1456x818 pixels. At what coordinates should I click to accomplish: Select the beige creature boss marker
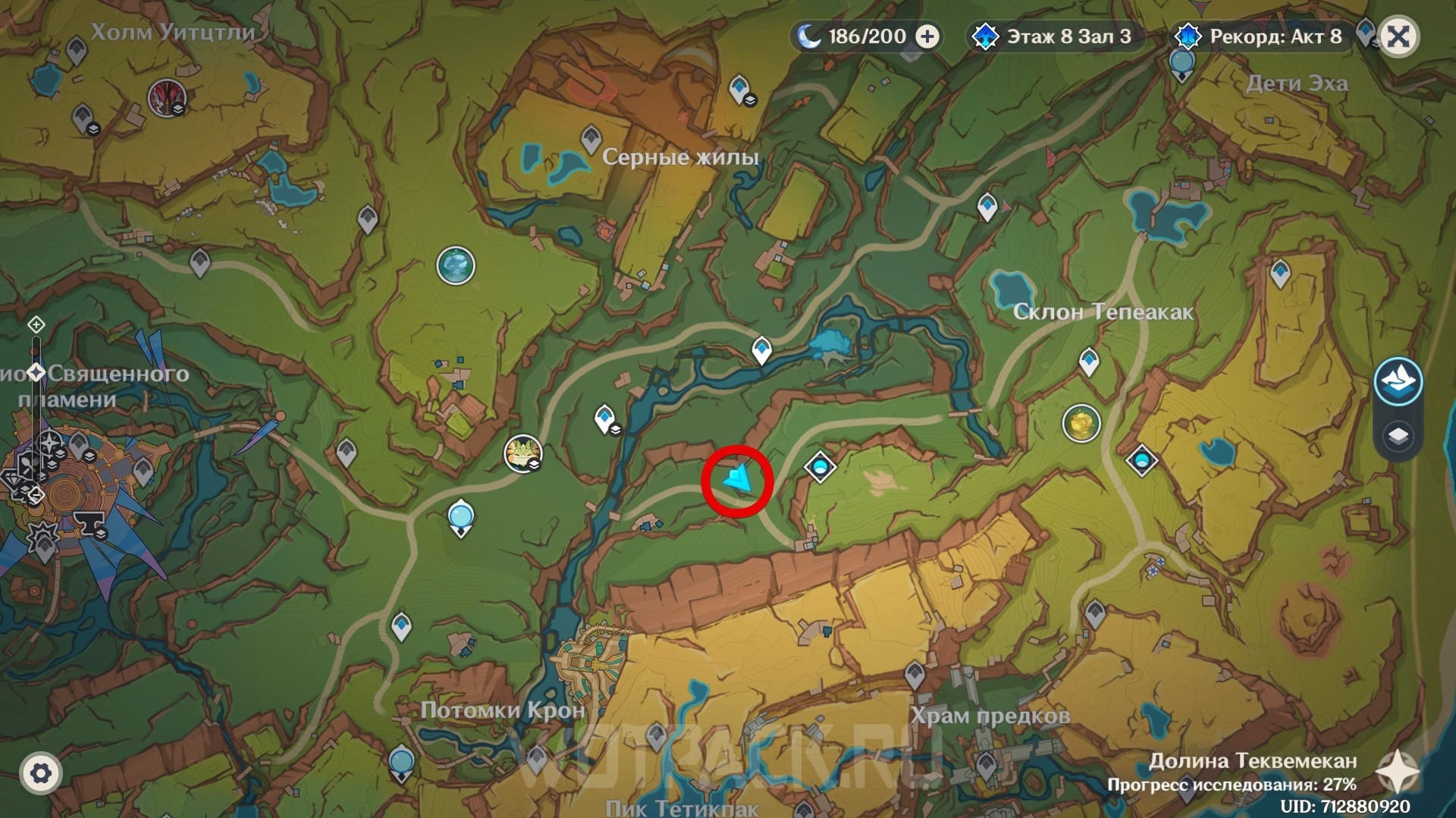(x=522, y=453)
